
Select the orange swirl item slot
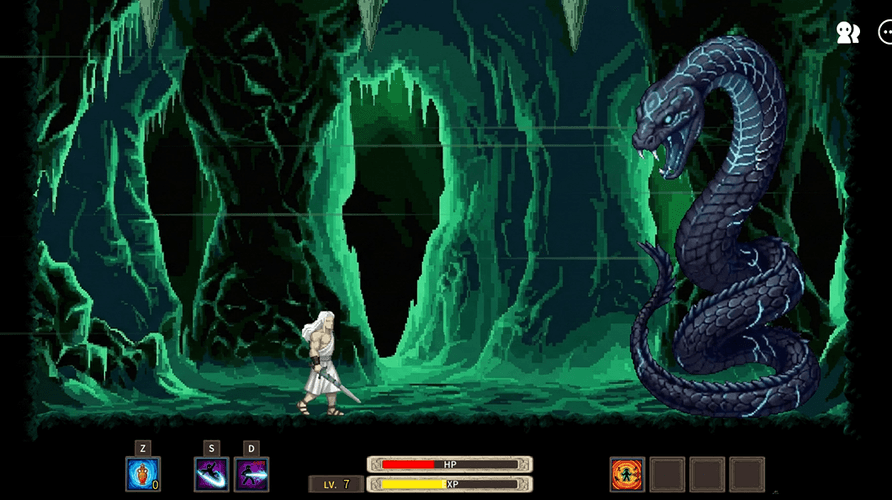click(x=627, y=474)
